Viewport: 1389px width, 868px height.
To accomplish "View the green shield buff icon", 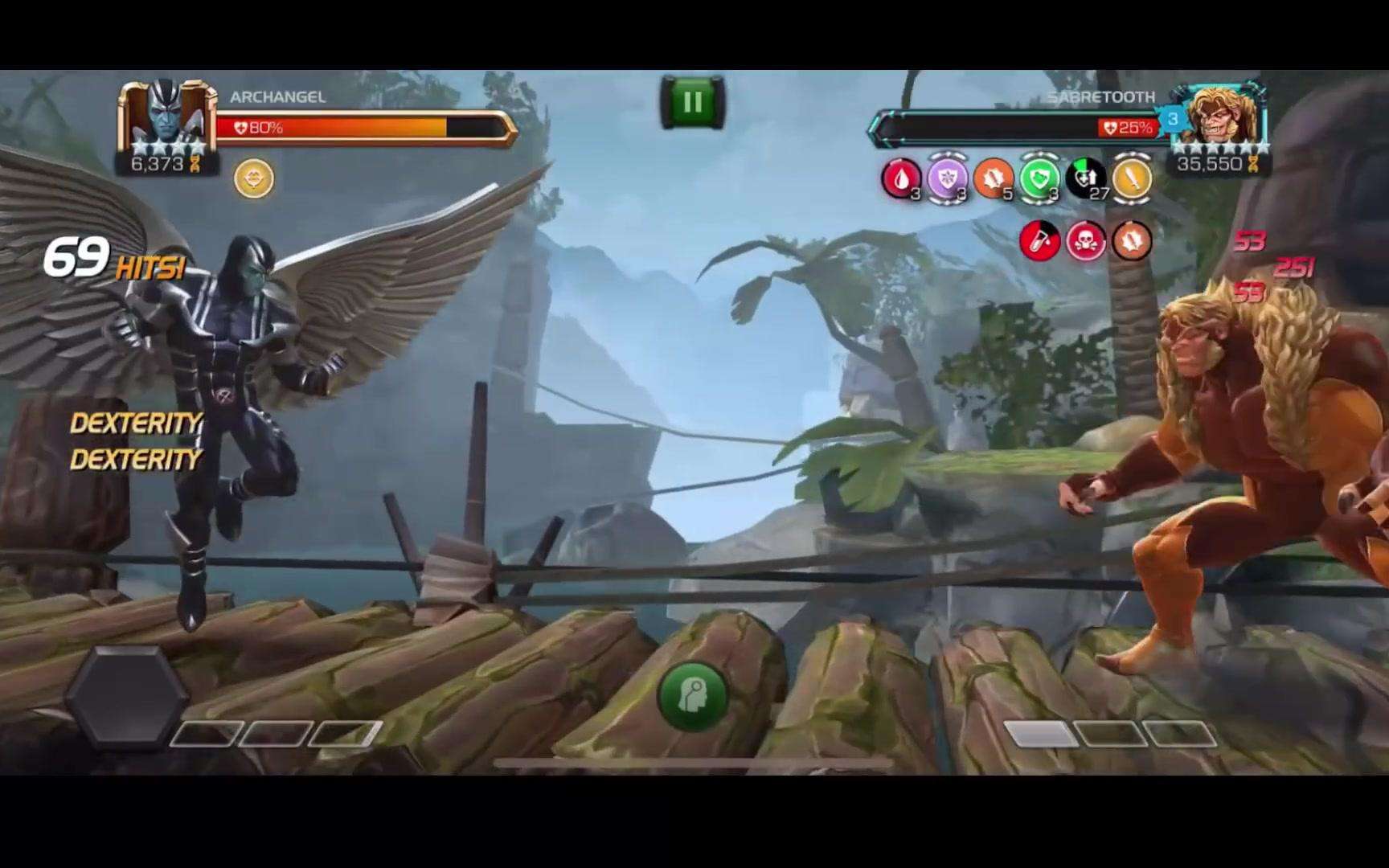I will 1039,178.
